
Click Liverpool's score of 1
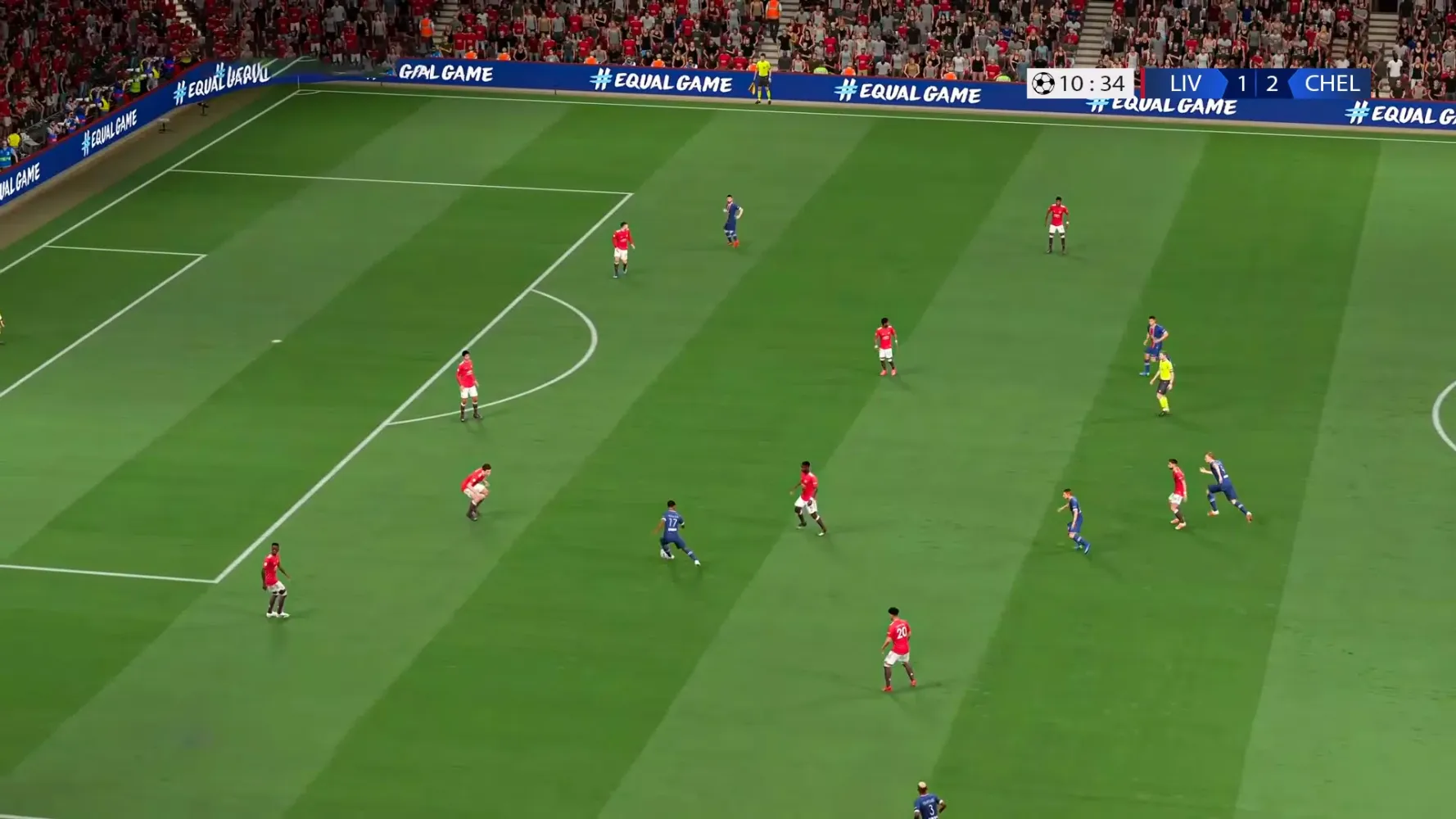coord(1242,84)
